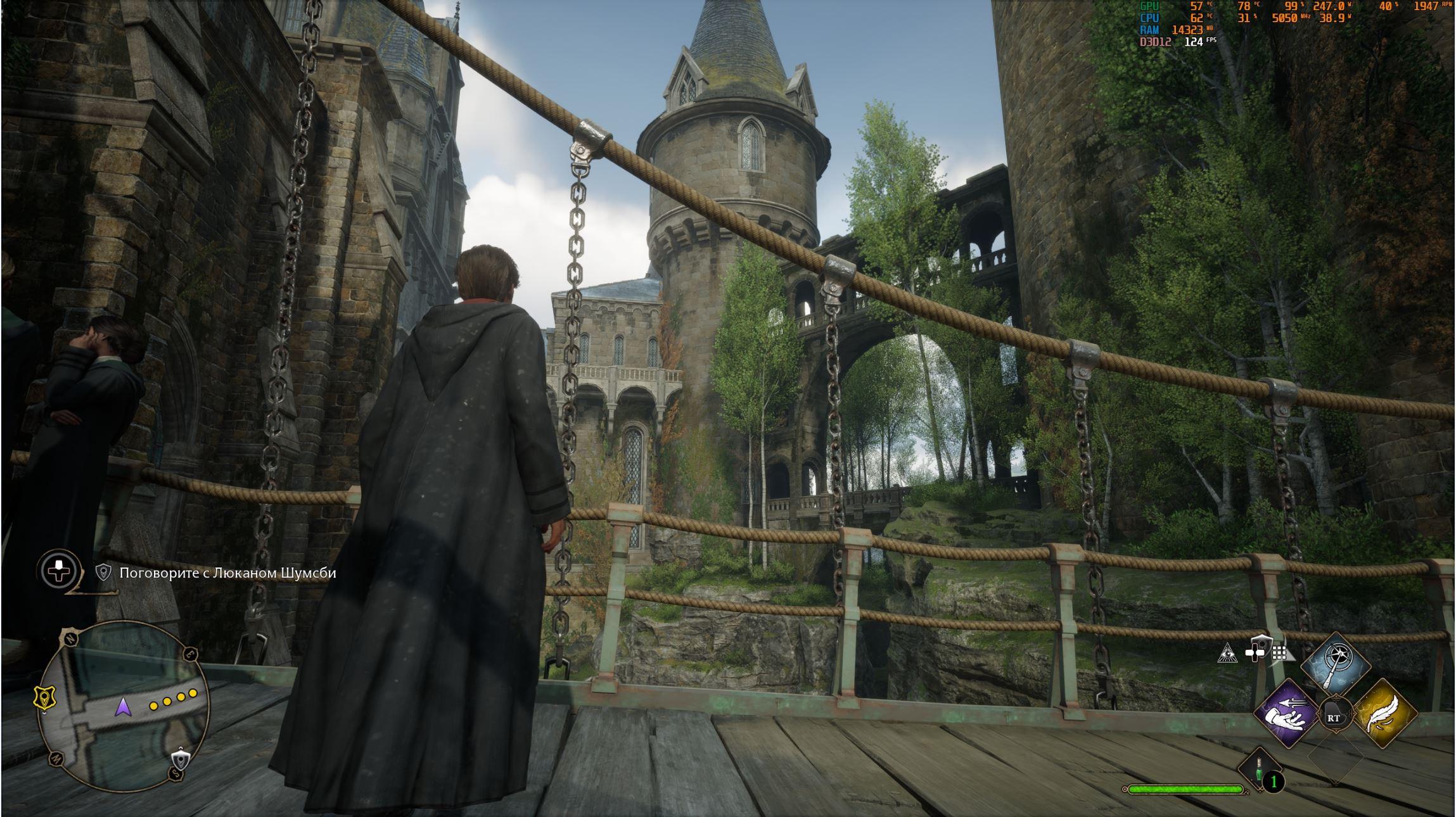Cast the yellow feather Levioso spell
This screenshot has width=1456, height=817.
[x=1384, y=714]
